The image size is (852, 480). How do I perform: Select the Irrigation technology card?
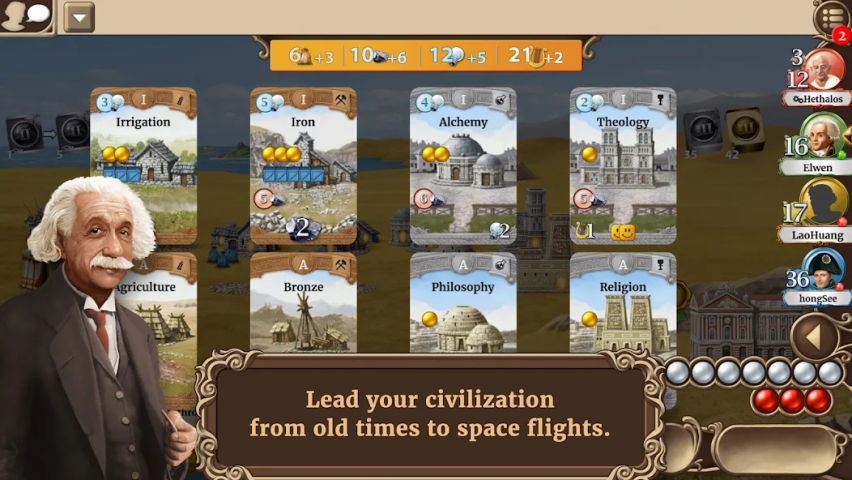pos(143,165)
